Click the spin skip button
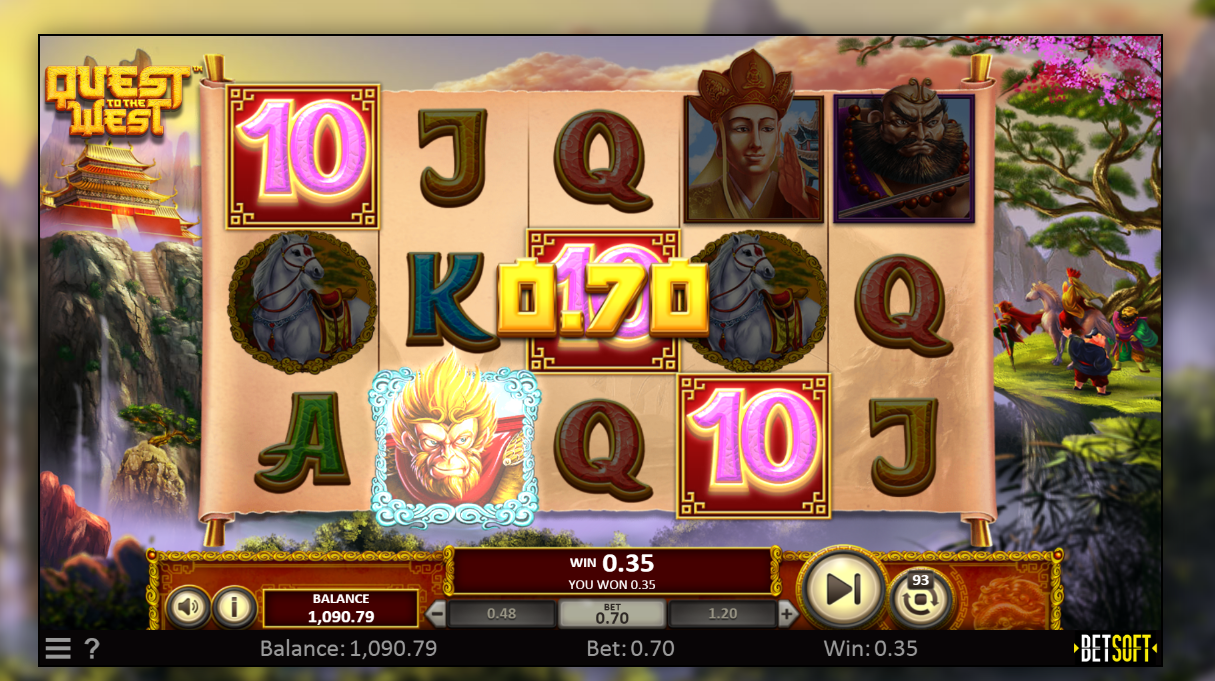Screen dimensions: 1215x681 pos(843,590)
